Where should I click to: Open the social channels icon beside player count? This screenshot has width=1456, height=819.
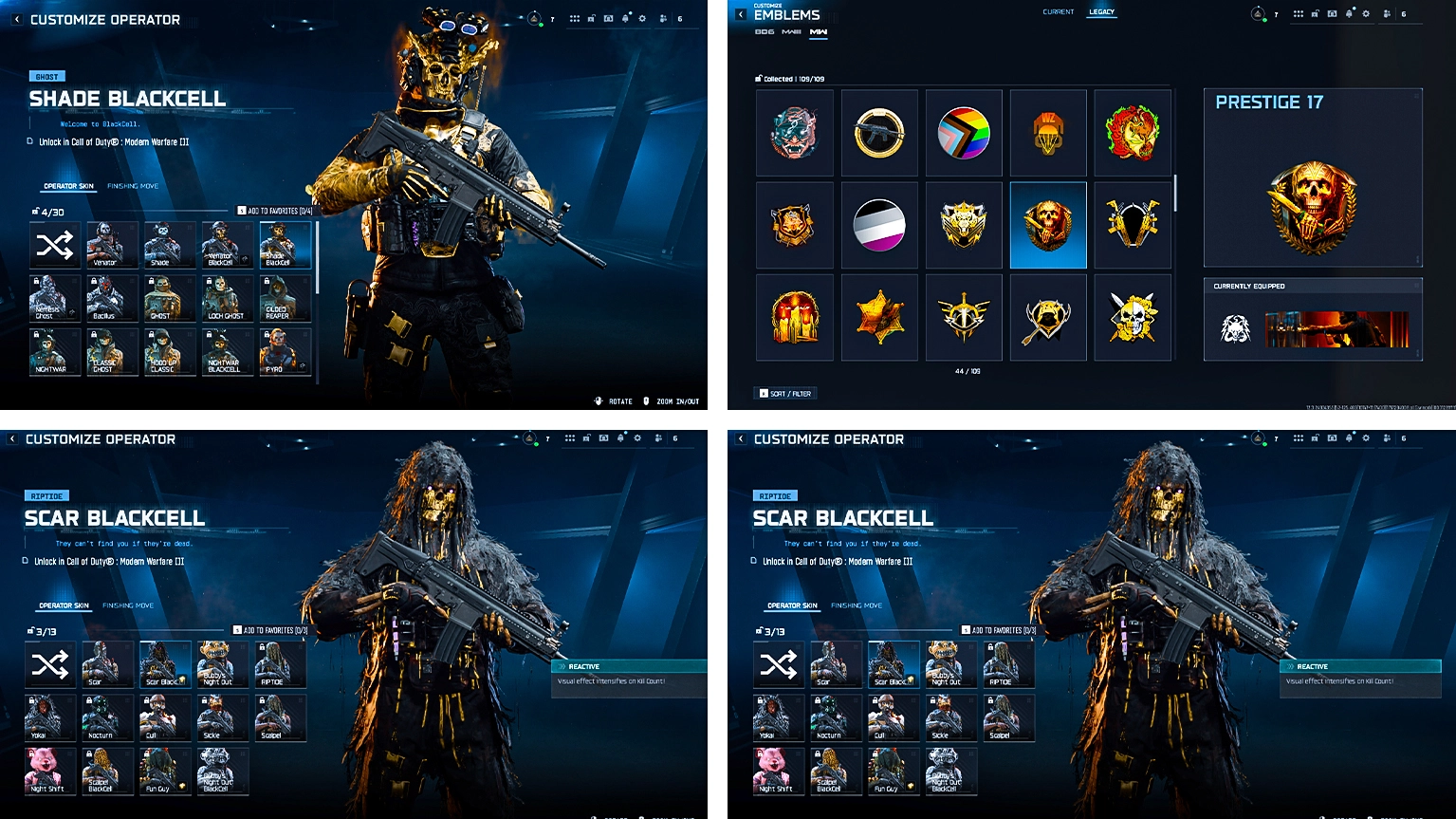click(x=664, y=18)
